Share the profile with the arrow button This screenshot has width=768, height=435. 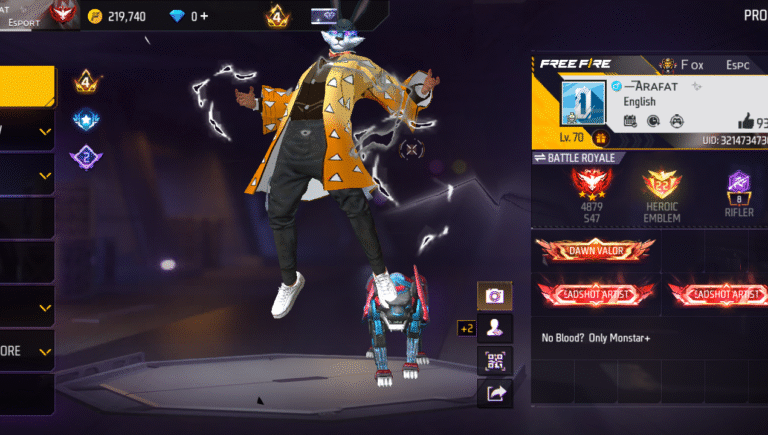(494, 393)
